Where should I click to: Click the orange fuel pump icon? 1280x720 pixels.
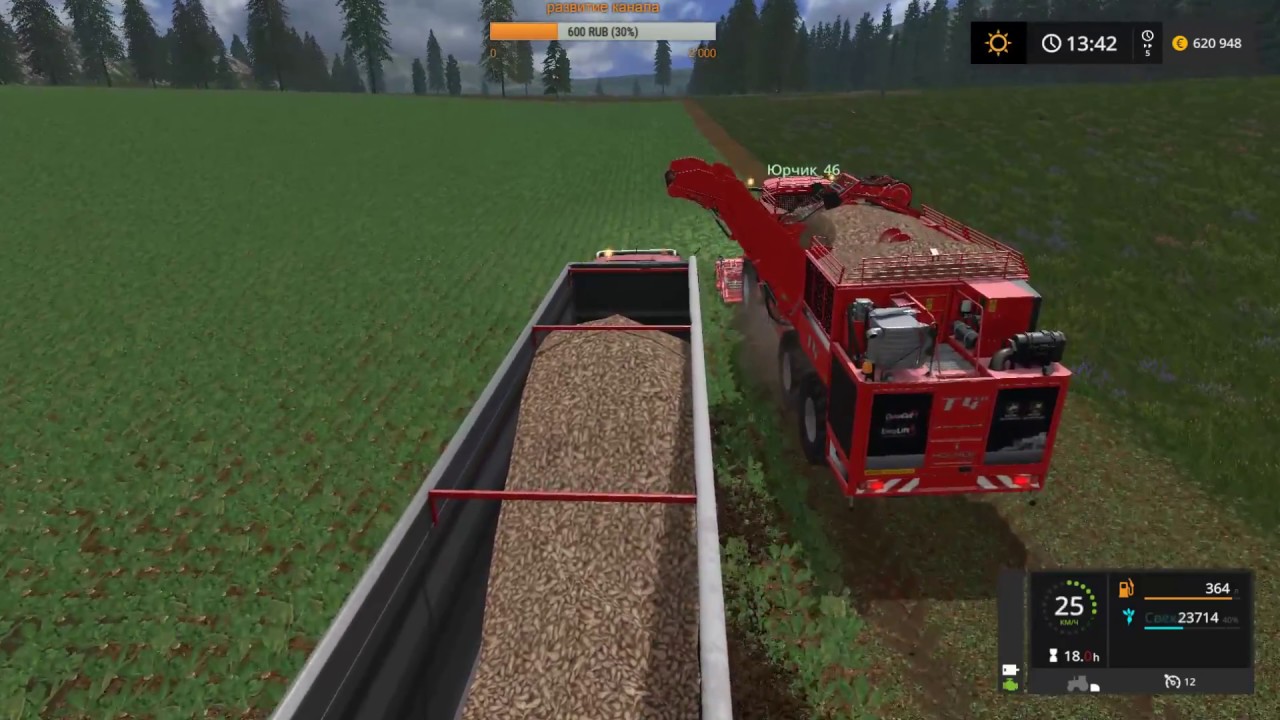coord(1126,588)
